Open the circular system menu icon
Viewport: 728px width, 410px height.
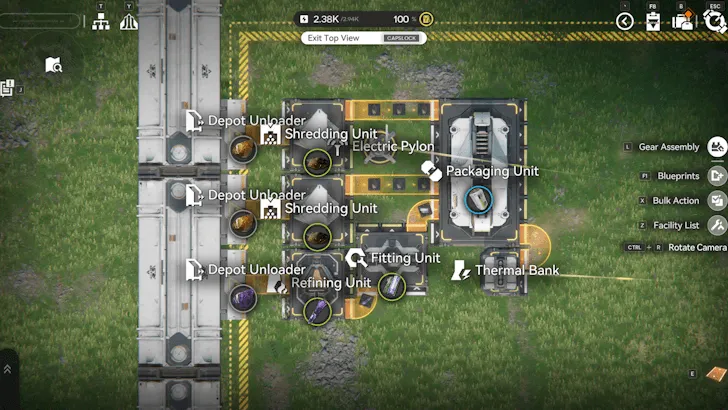click(x=714, y=21)
